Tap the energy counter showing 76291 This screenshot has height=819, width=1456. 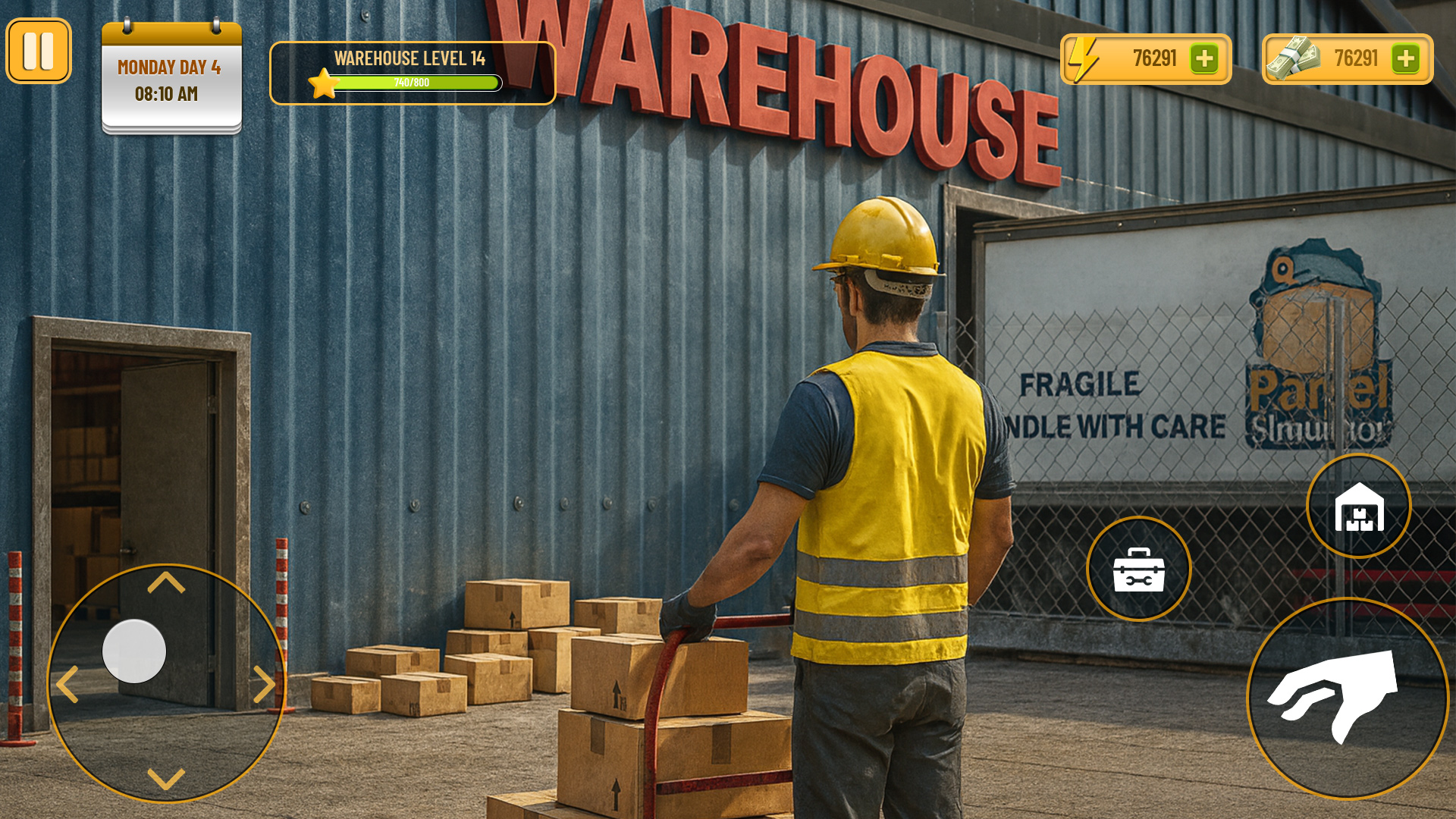(1153, 58)
